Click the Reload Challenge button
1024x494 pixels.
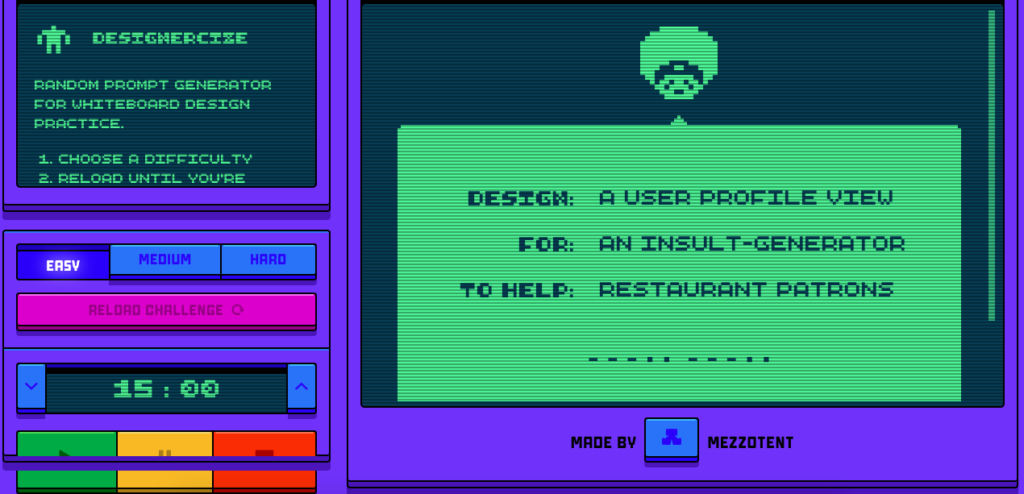pyautogui.click(x=166, y=310)
